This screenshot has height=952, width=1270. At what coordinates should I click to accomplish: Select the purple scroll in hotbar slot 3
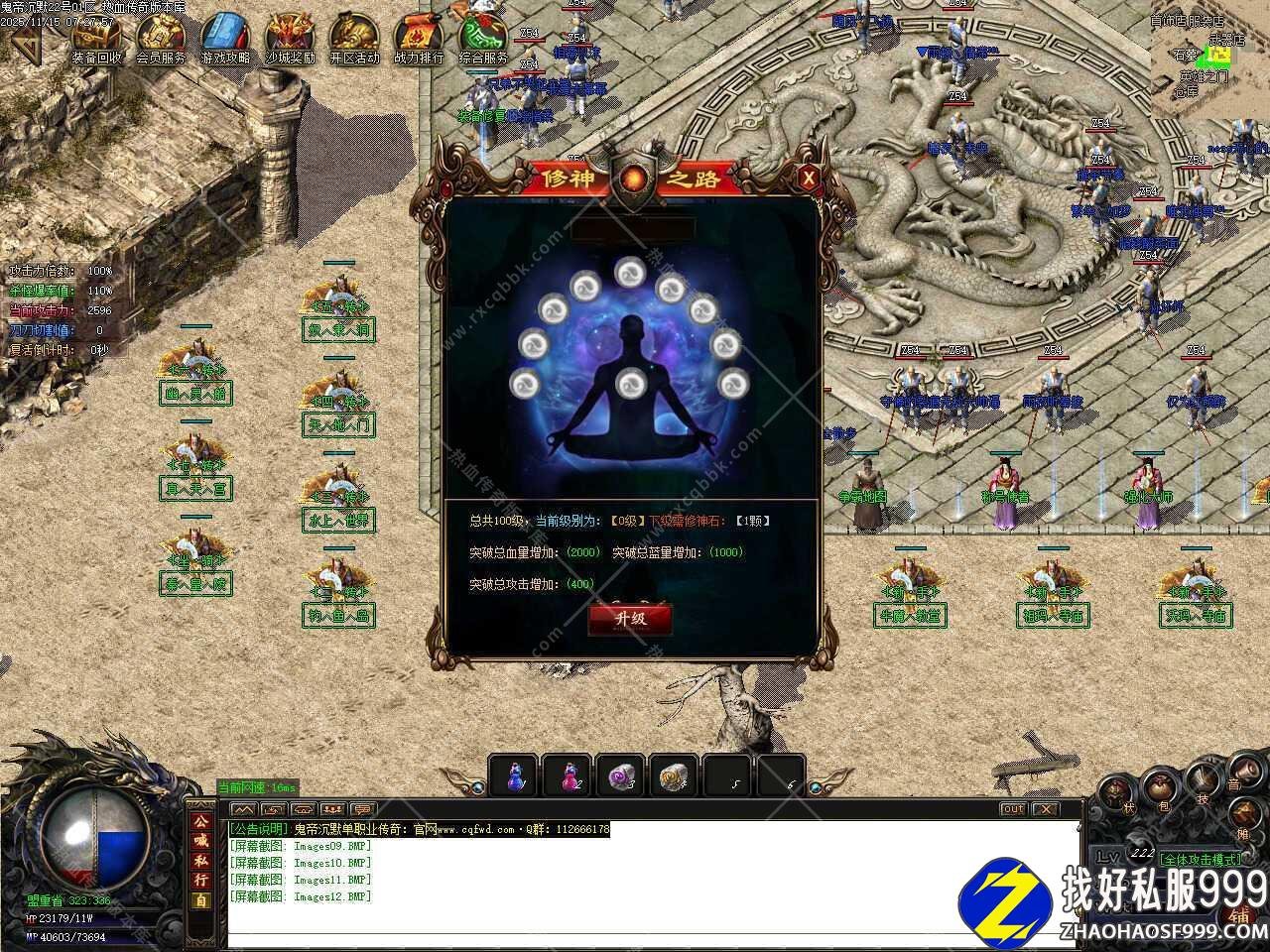[x=623, y=775]
